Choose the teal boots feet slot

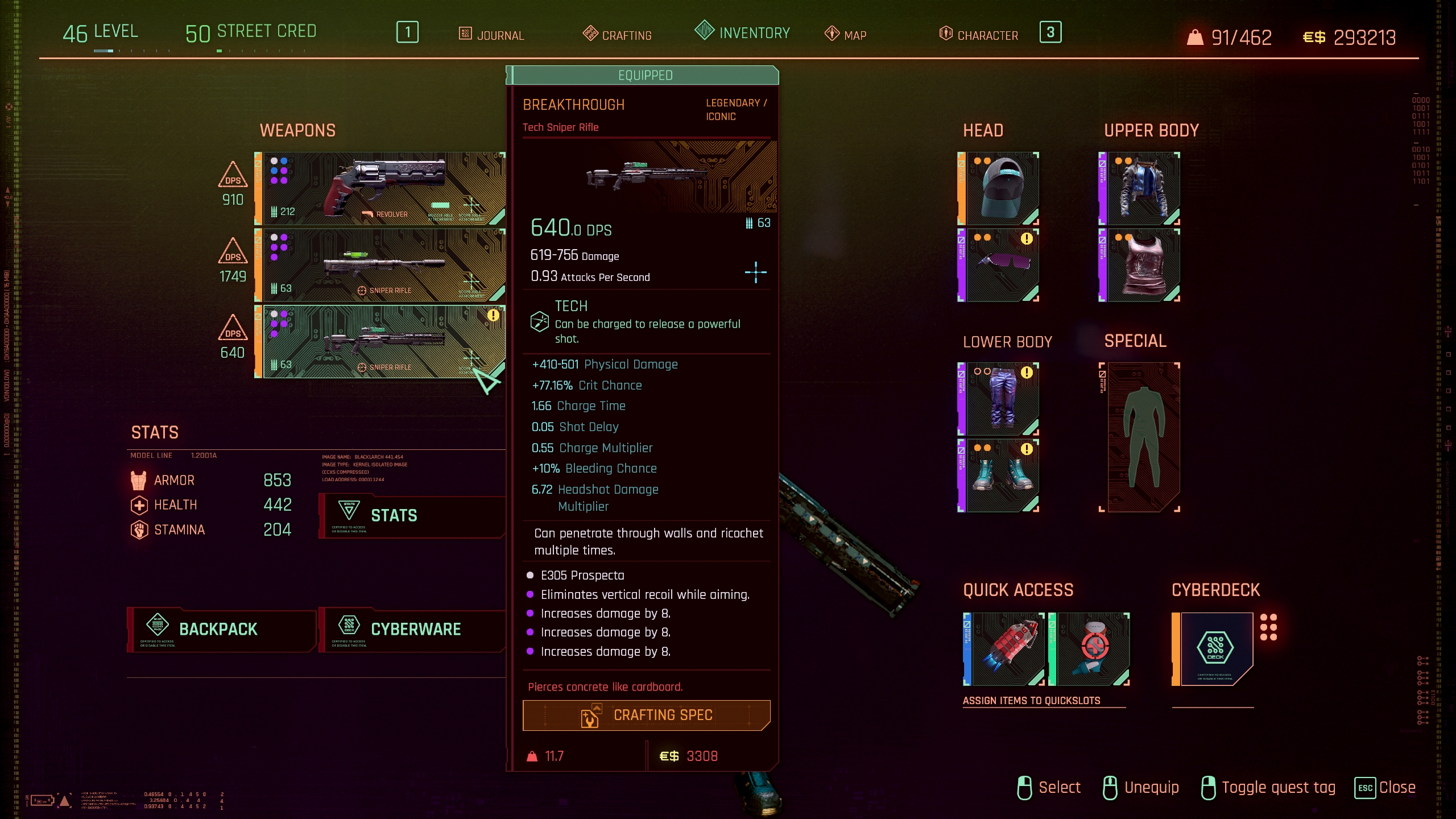pyautogui.click(x=1002, y=475)
